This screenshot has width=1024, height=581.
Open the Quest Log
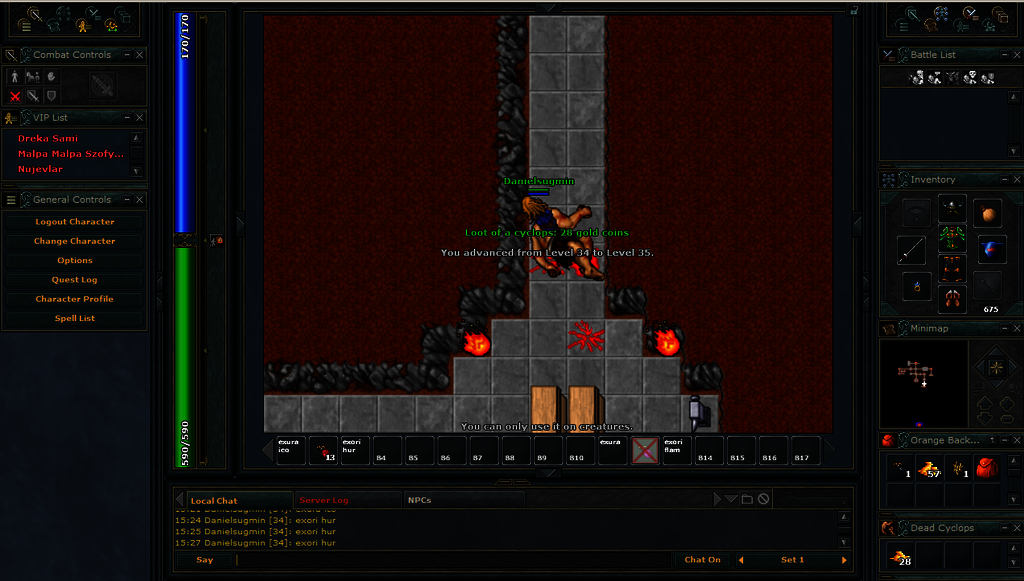click(75, 280)
